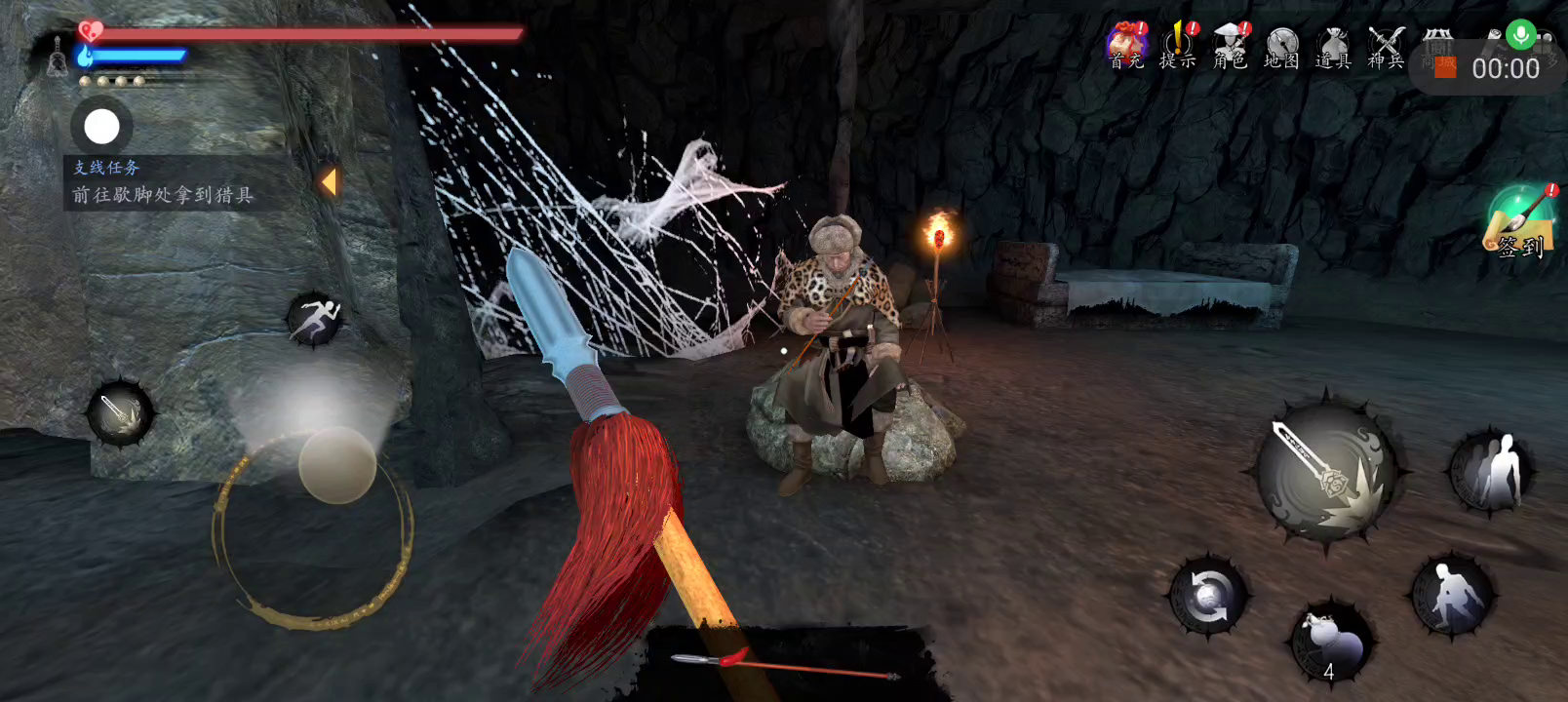Select the equipped spear weapon slot
Image resolution: width=1568 pixels, height=702 pixels.
[x=785, y=666]
